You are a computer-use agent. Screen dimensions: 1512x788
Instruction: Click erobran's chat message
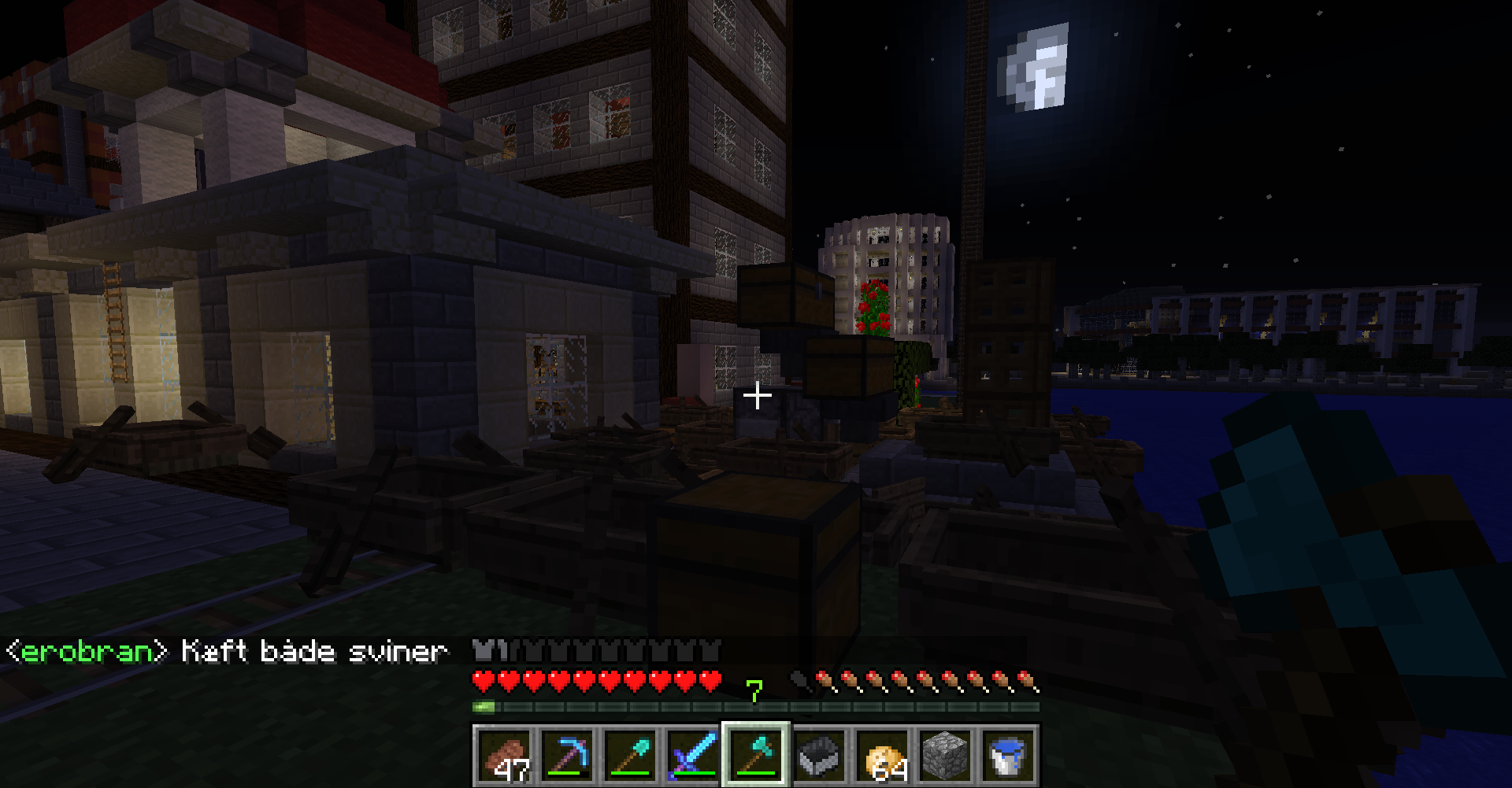pos(228,651)
